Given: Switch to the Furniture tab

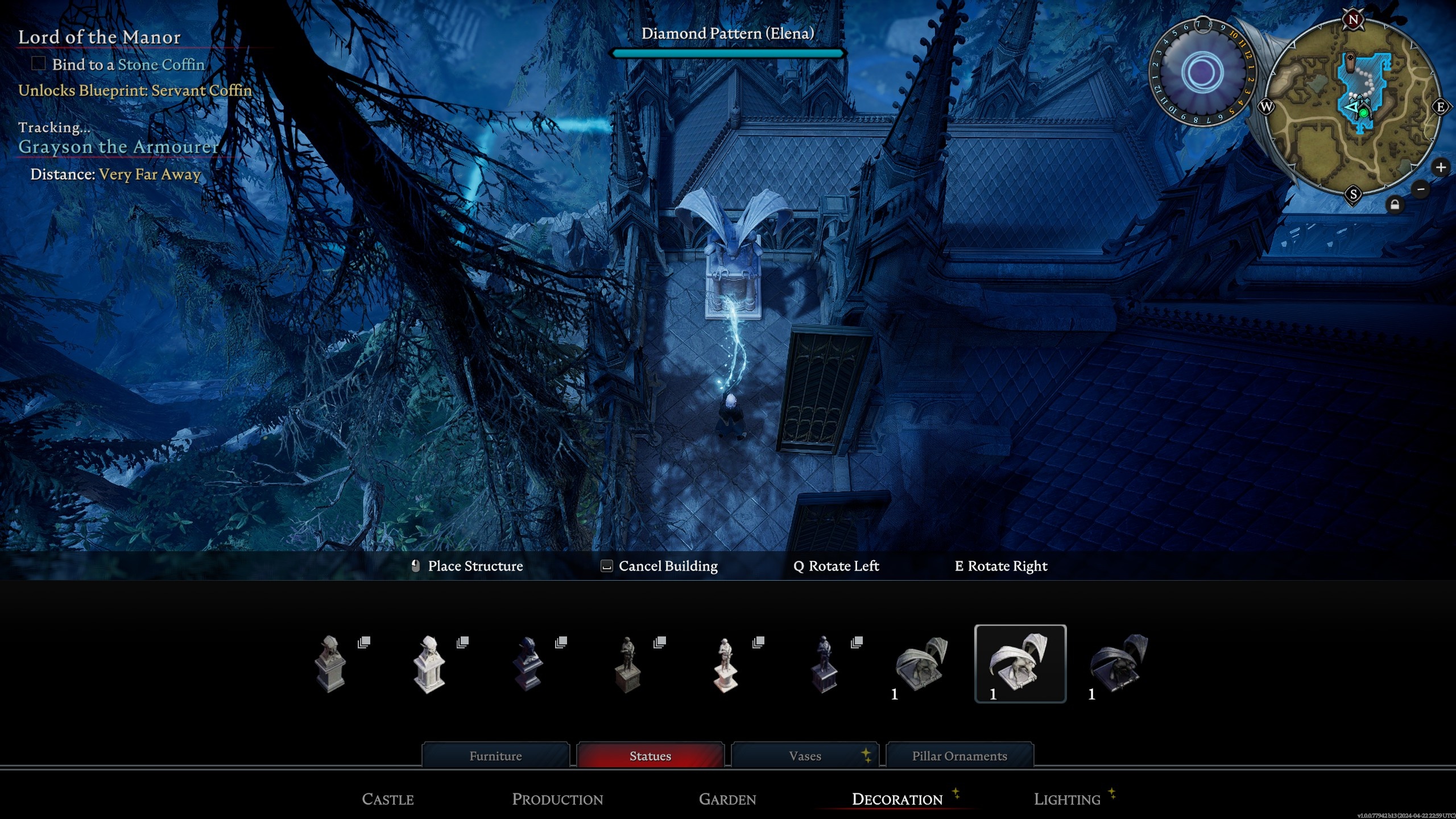Looking at the screenshot, I should [x=495, y=755].
